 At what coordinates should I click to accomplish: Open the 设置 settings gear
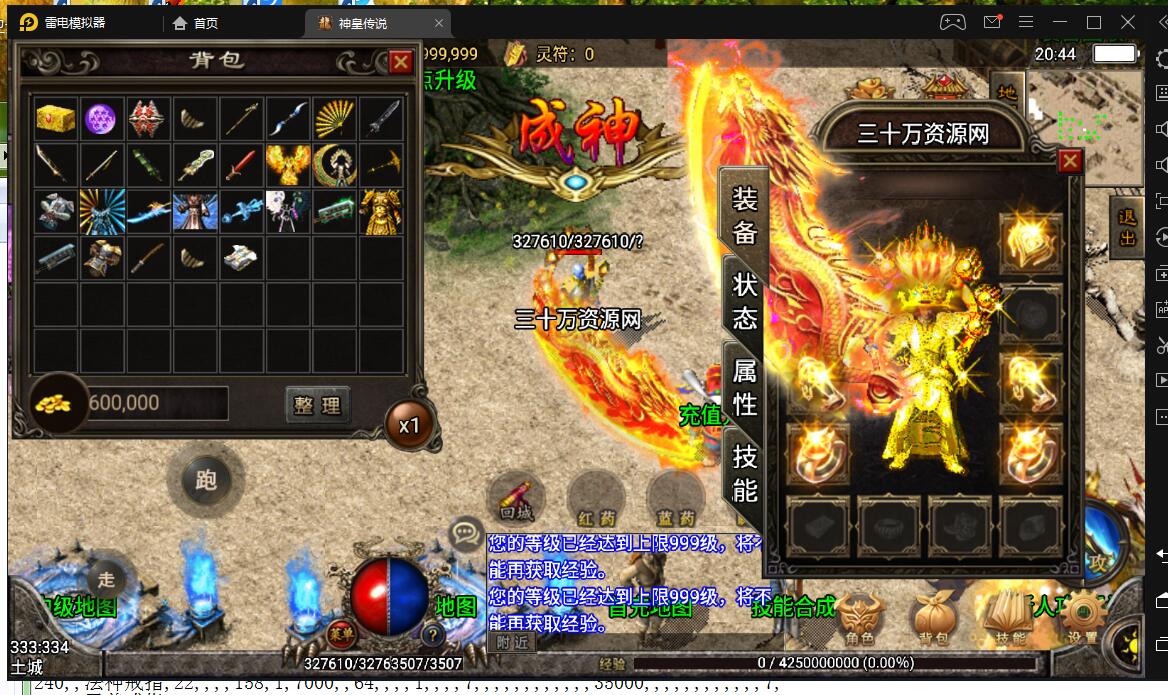click(1084, 617)
